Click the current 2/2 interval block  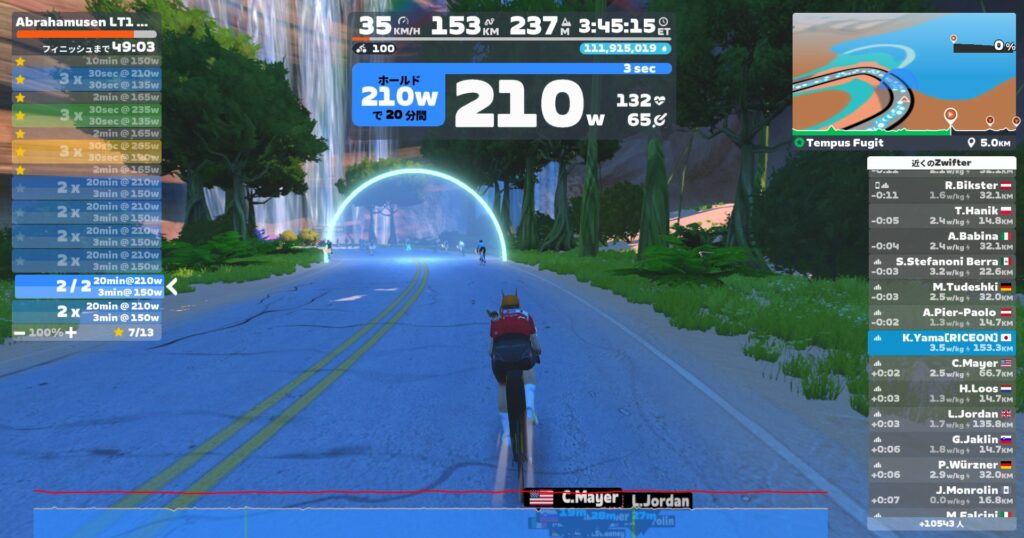(88, 287)
